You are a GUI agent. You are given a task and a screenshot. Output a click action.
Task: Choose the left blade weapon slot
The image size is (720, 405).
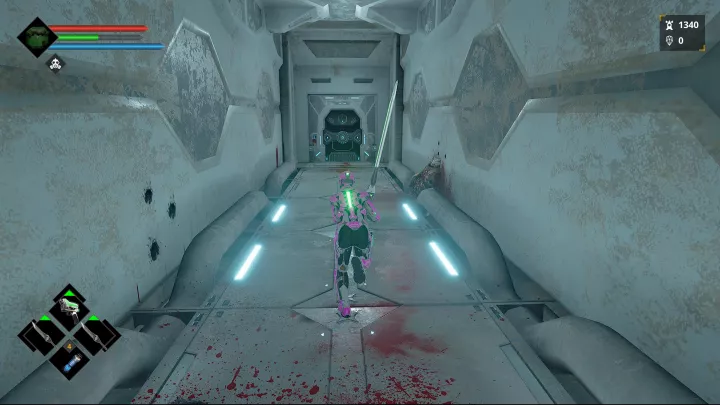(41, 333)
